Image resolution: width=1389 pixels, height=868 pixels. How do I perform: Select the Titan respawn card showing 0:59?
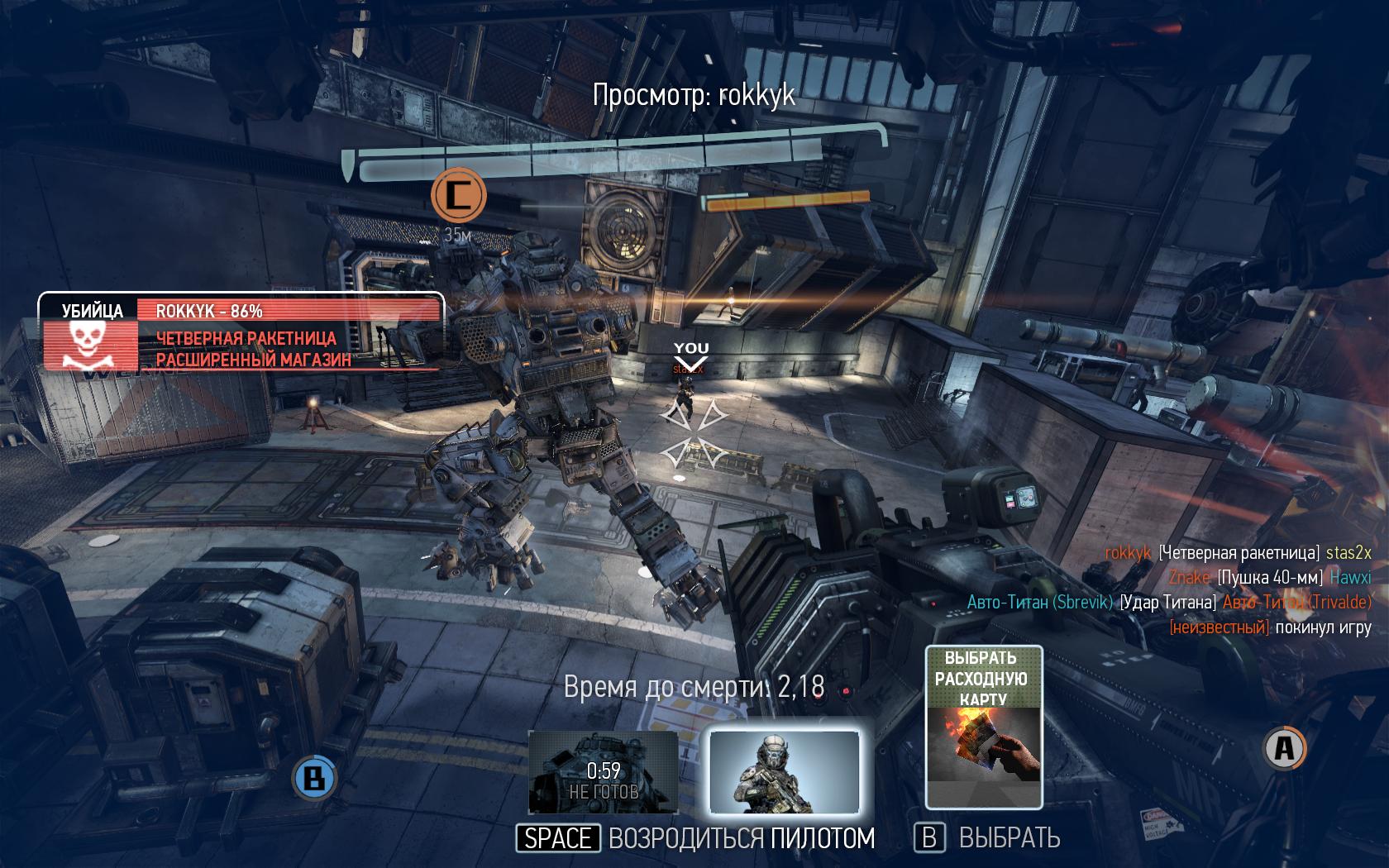pos(604,772)
